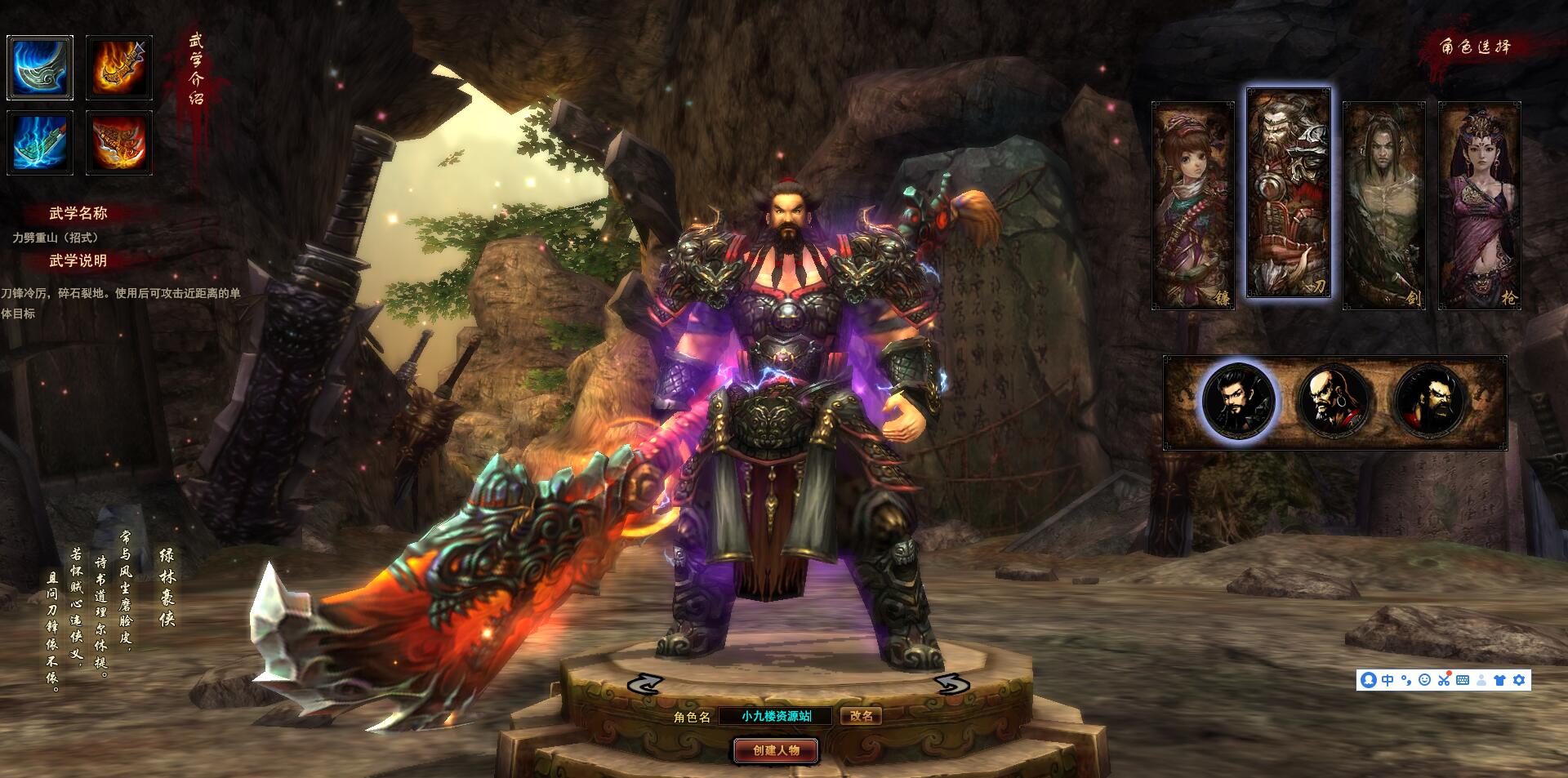The width and height of the screenshot is (1568, 778).
Task: Toggle the 中 Chinese input mode
Action: coord(1388,680)
